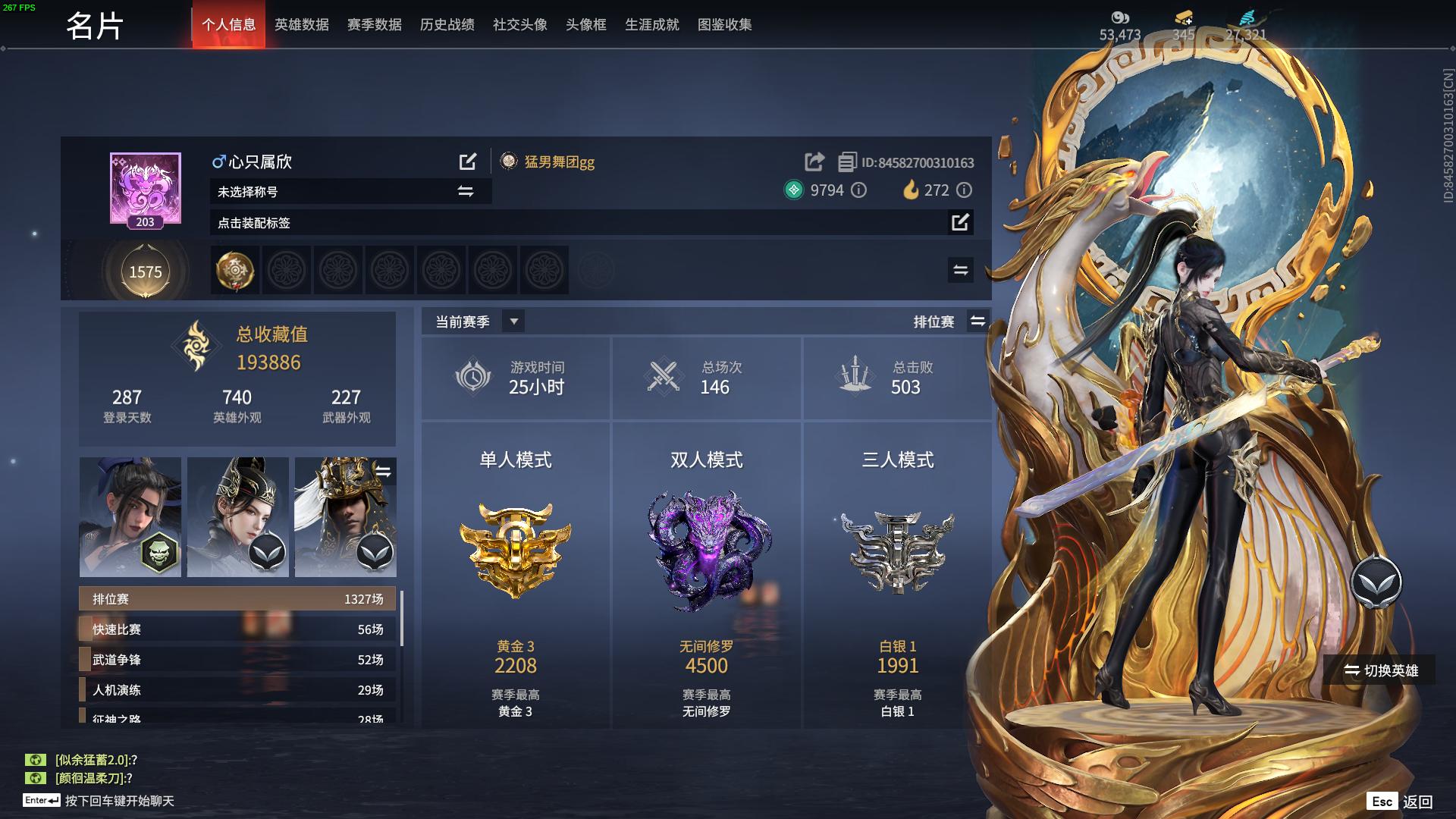The height and width of the screenshot is (819, 1456).
Task: Click the 切换英雄 button
Action: click(x=1380, y=670)
